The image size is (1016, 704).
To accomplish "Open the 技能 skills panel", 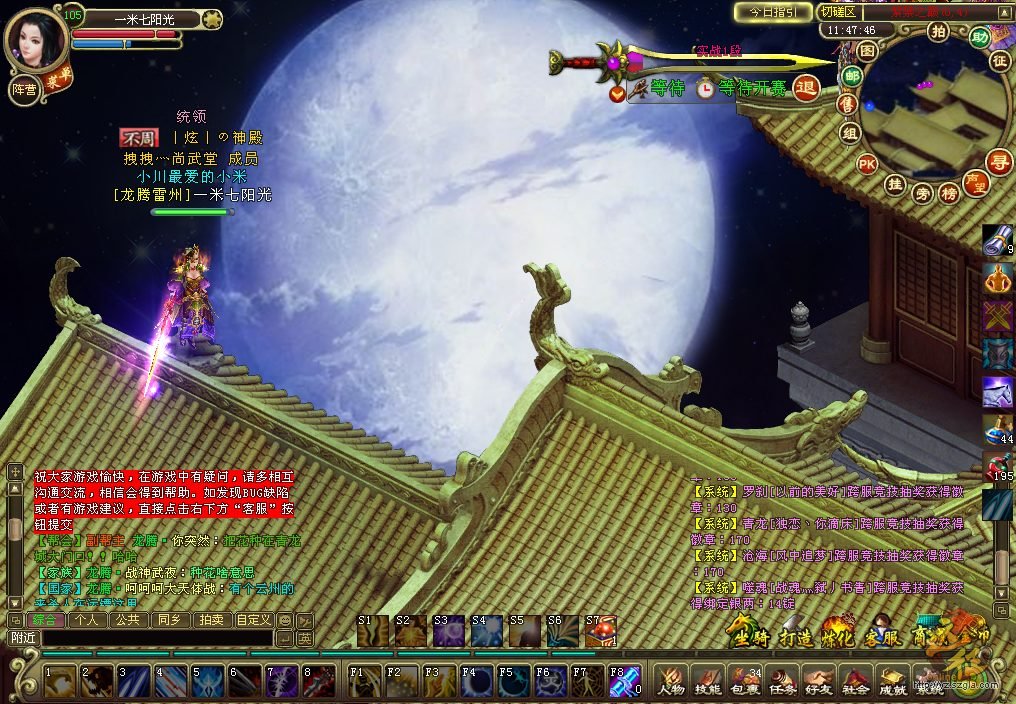I will pos(708,681).
